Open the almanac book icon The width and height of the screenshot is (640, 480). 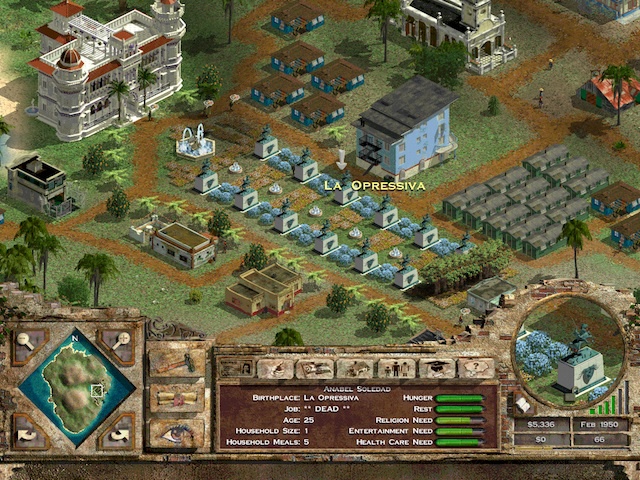(x=522, y=405)
